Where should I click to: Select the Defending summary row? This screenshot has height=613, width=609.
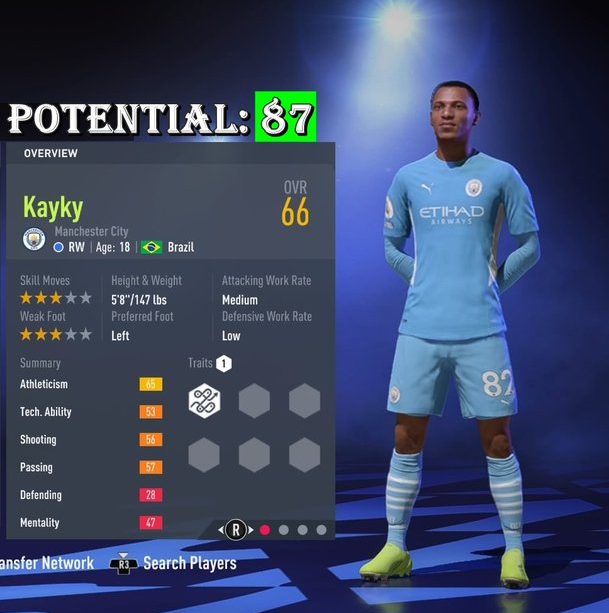[x=90, y=495]
